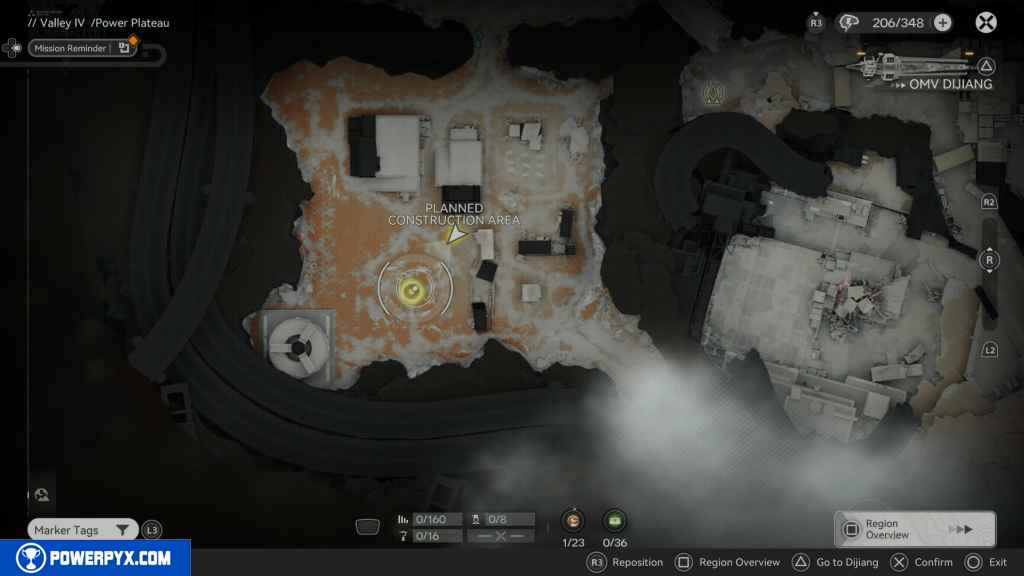Close the map with the X button

click(x=986, y=23)
